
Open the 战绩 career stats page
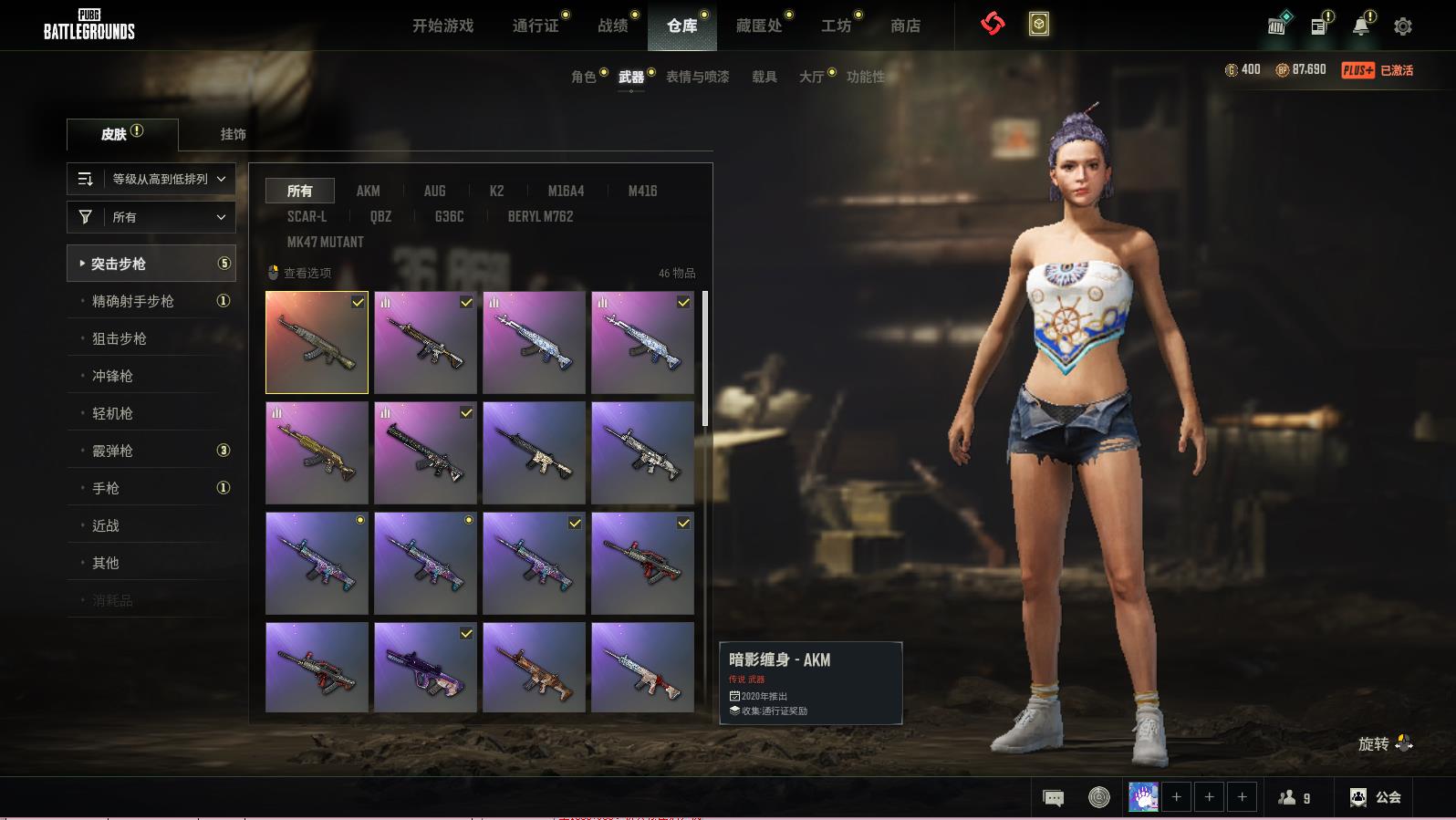tap(613, 26)
